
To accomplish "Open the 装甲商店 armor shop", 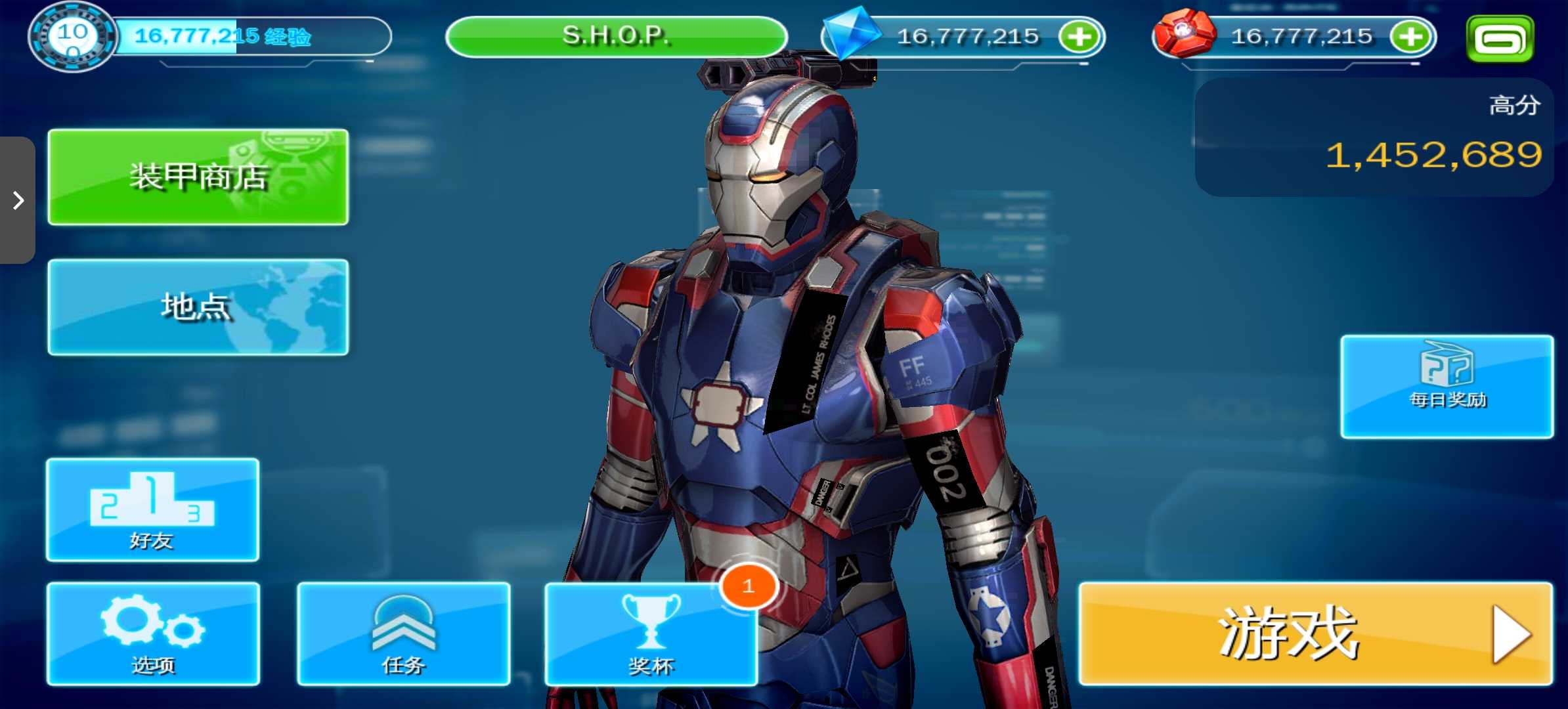I will point(198,177).
